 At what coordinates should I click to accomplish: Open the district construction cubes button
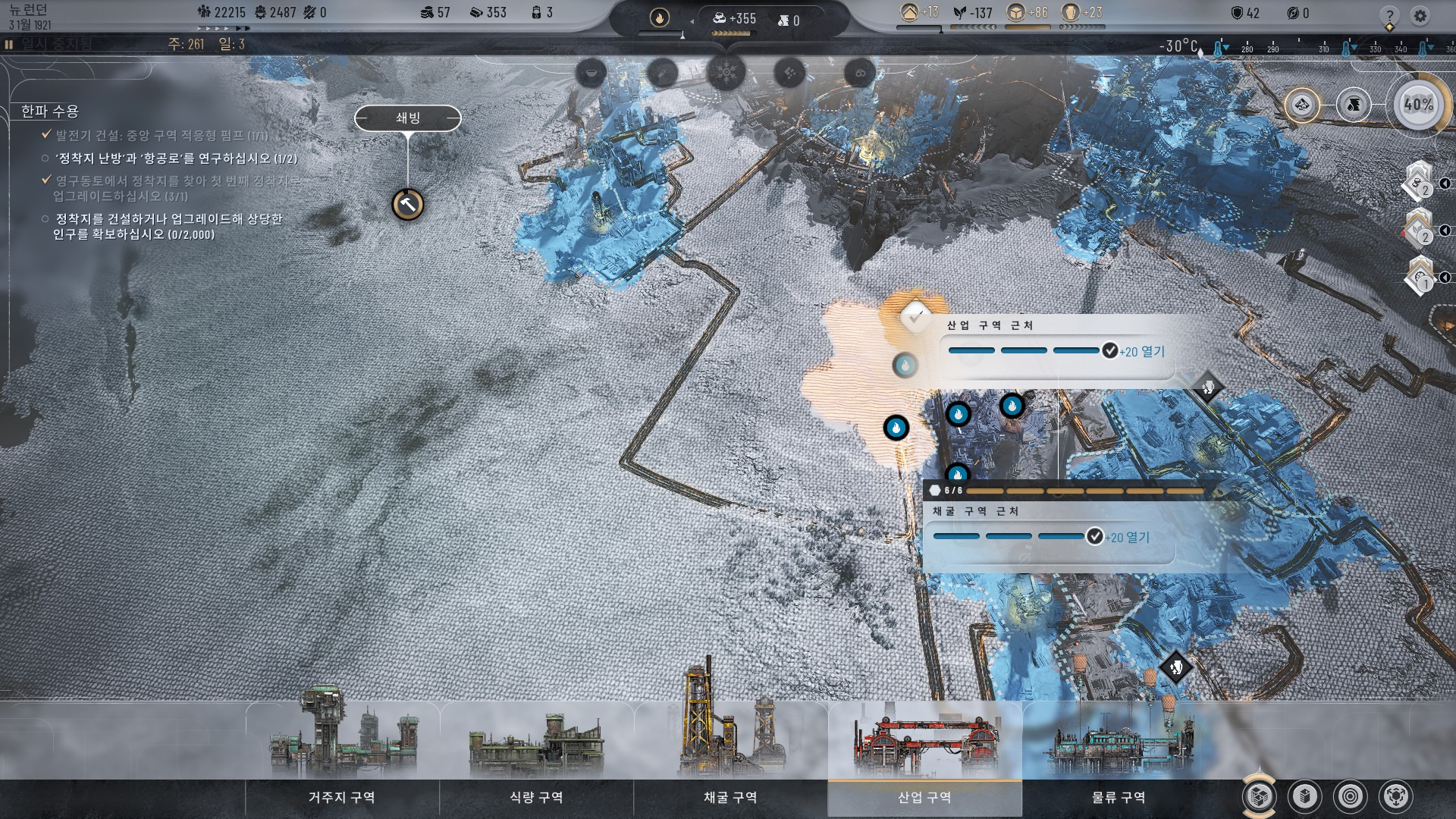(x=1260, y=796)
